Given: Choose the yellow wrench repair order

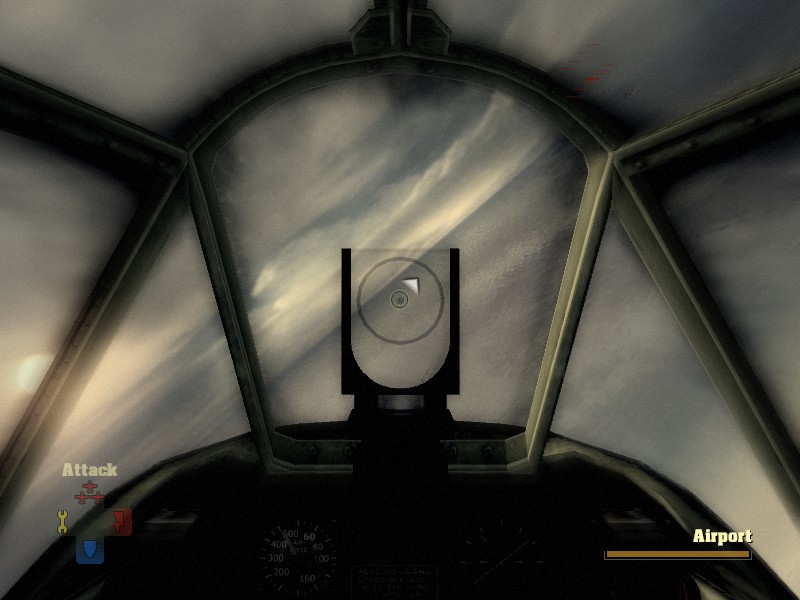Looking at the screenshot, I should (x=62, y=520).
